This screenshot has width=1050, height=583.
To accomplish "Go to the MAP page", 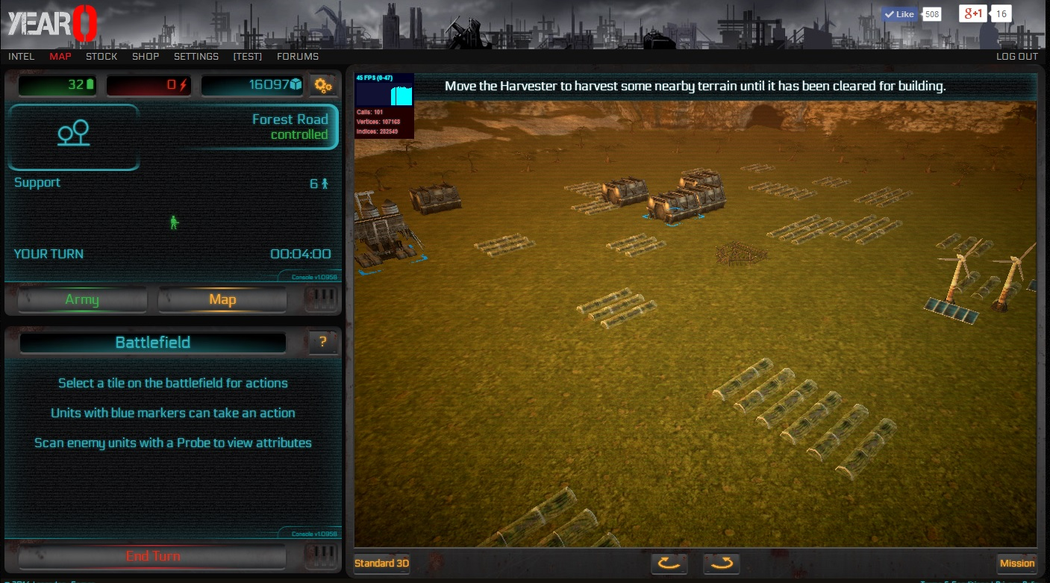I will [x=60, y=57].
